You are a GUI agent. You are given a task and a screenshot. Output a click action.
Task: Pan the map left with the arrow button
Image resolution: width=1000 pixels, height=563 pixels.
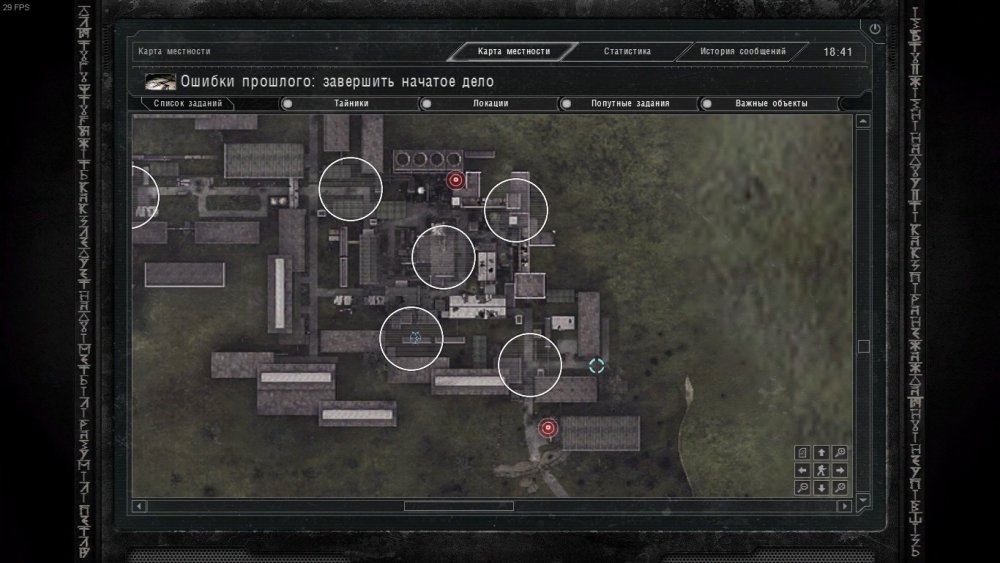coord(803,470)
